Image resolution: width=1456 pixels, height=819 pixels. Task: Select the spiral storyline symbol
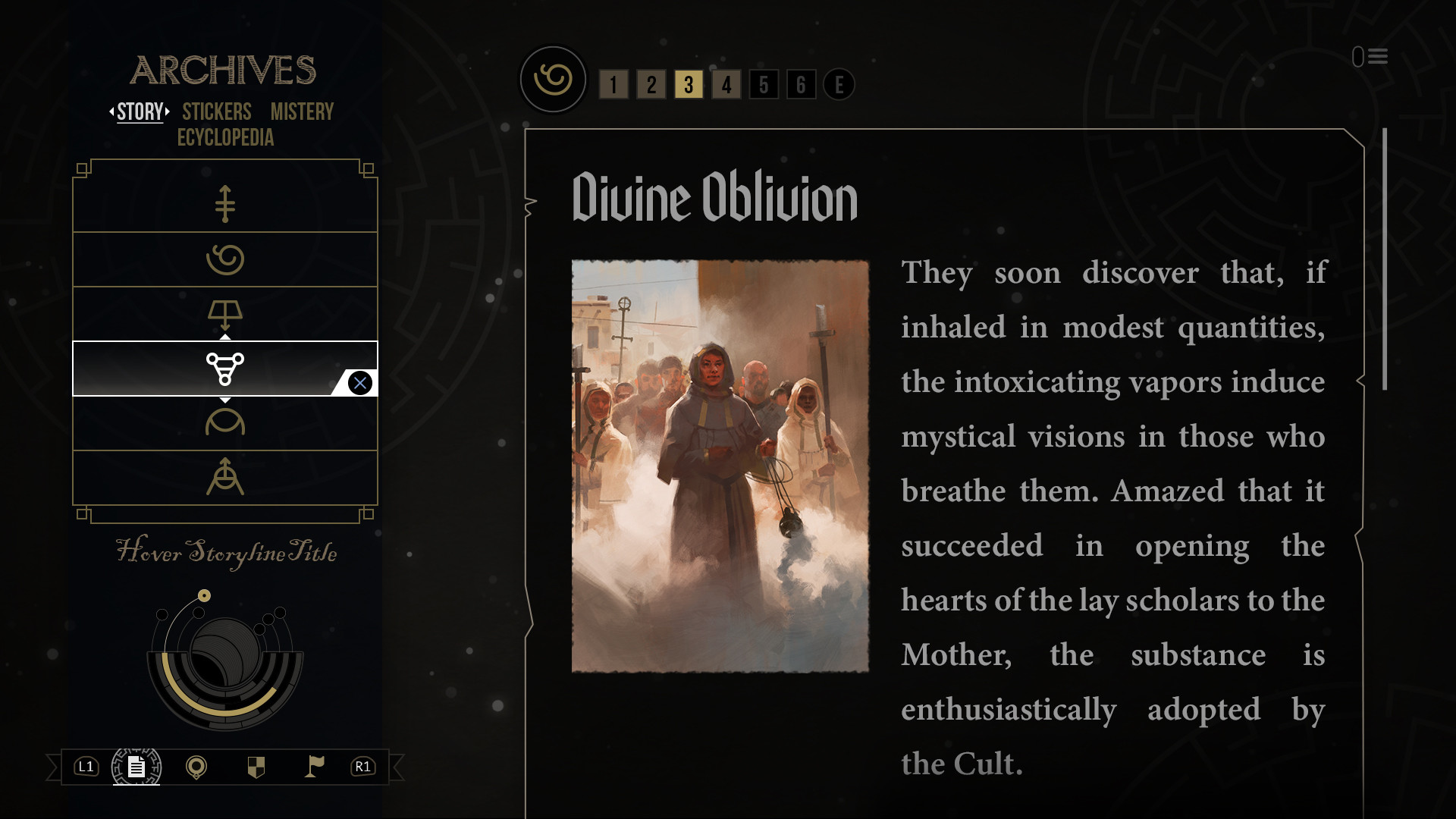tap(225, 259)
